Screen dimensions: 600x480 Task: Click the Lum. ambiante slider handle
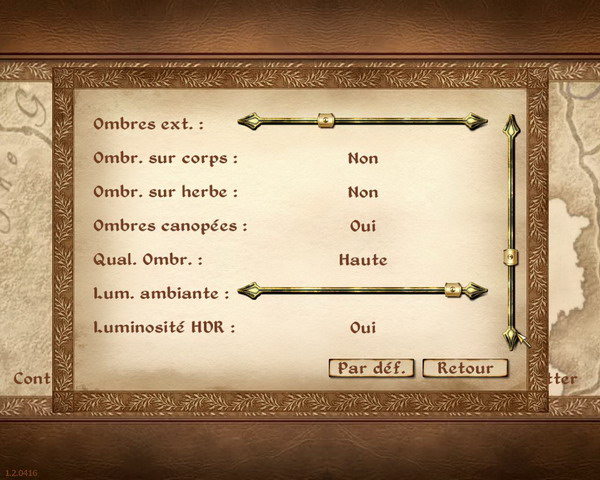[x=453, y=290]
